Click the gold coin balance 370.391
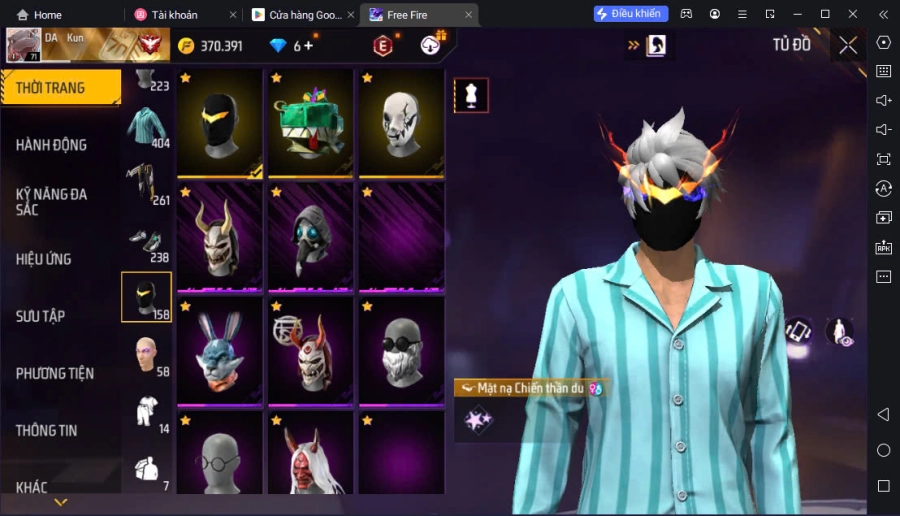900x516 pixels. (x=210, y=46)
